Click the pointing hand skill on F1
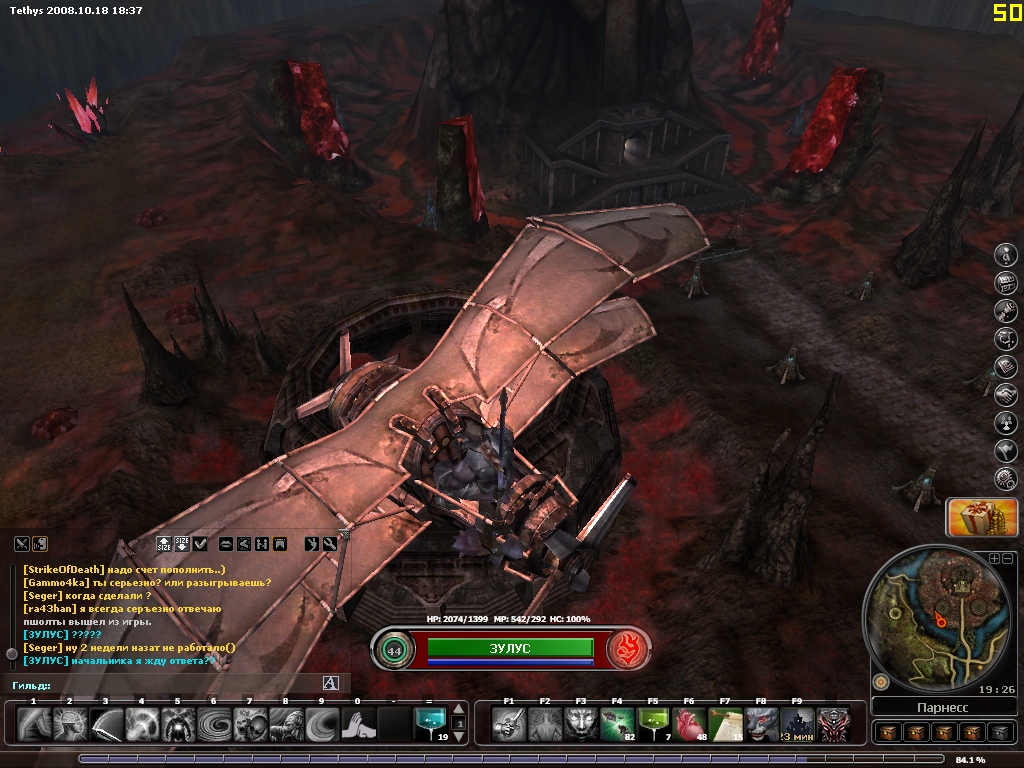The image size is (1024, 768). (x=509, y=724)
